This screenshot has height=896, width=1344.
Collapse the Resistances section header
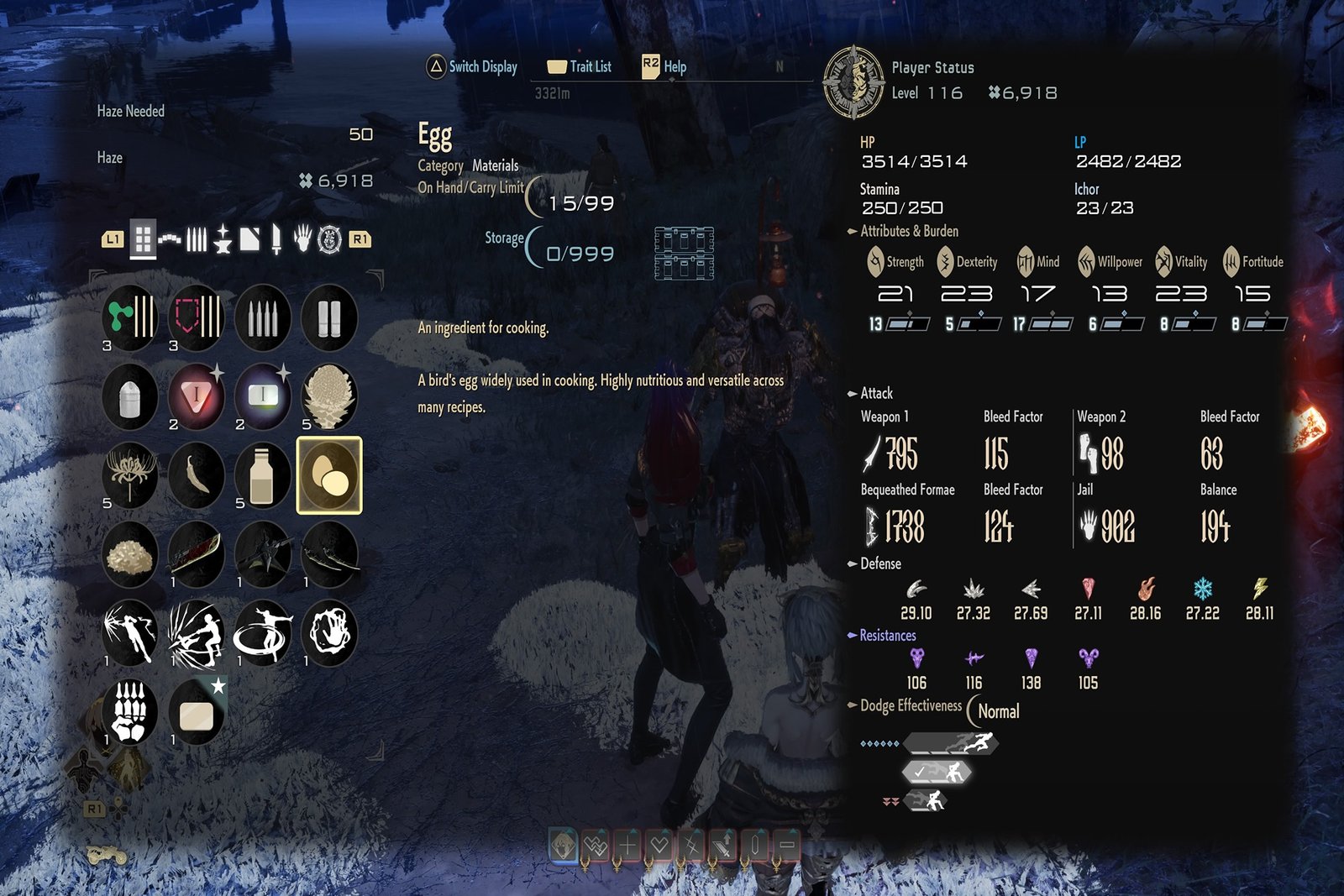(x=887, y=636)
